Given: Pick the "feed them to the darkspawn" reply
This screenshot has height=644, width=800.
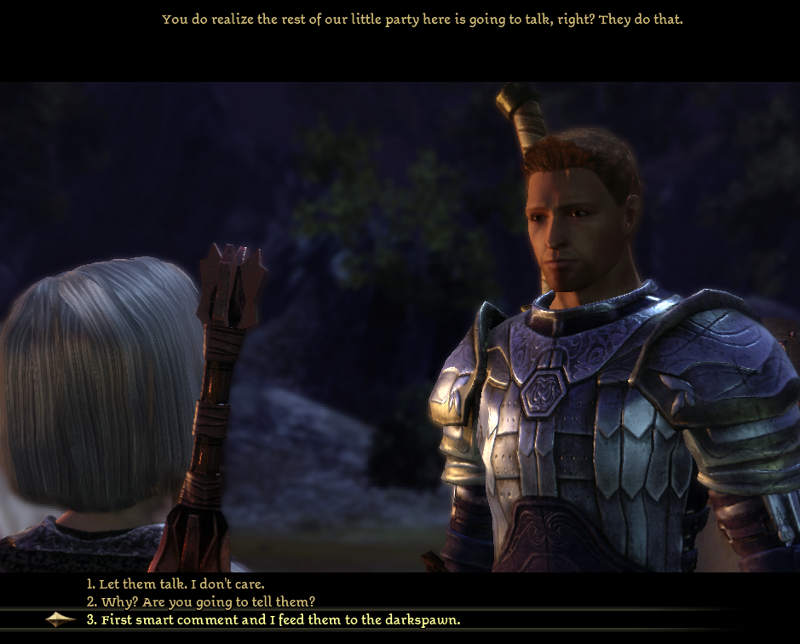Looking at the screenshot, I should click(x=273, y=620).
